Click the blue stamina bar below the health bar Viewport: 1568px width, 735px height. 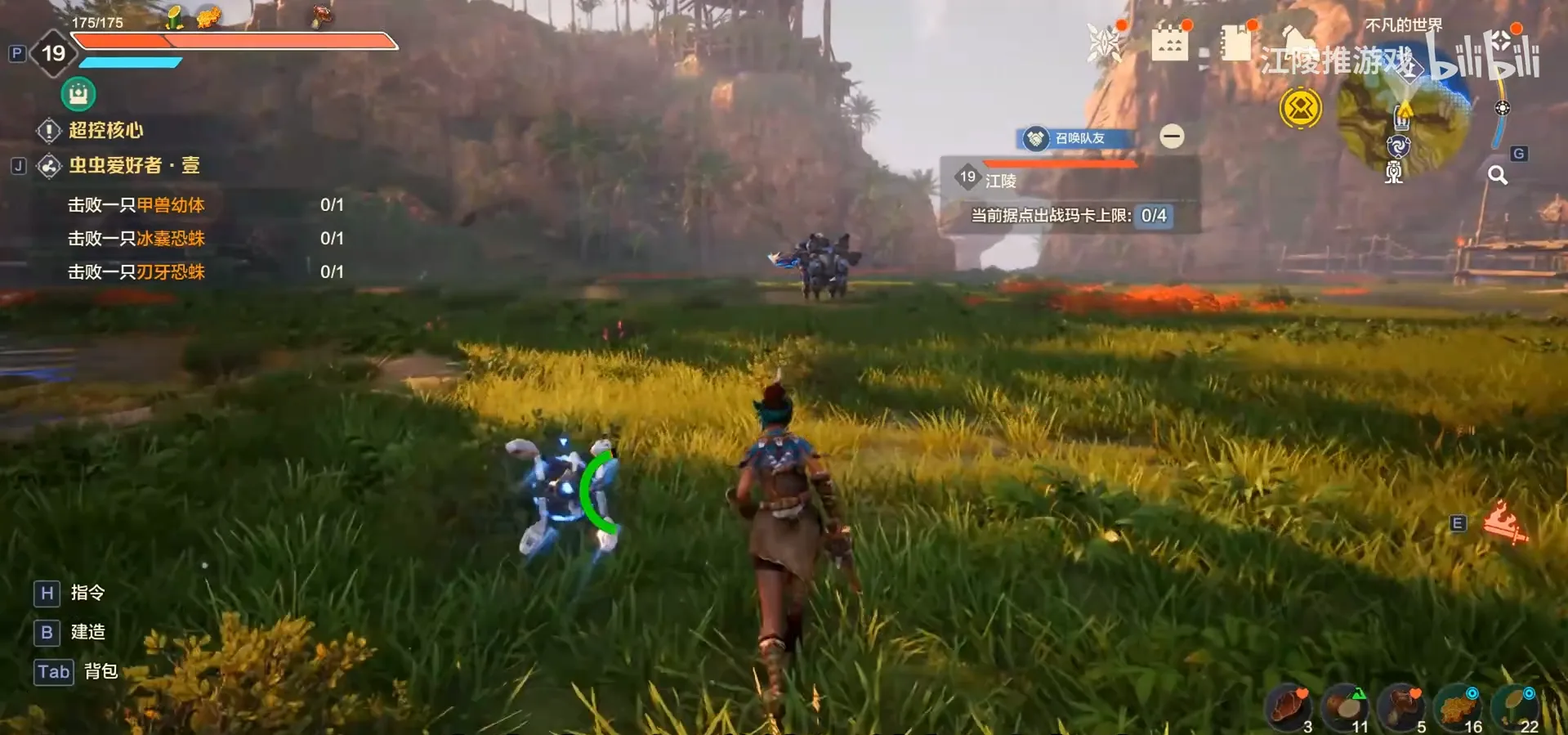(132, 63)
